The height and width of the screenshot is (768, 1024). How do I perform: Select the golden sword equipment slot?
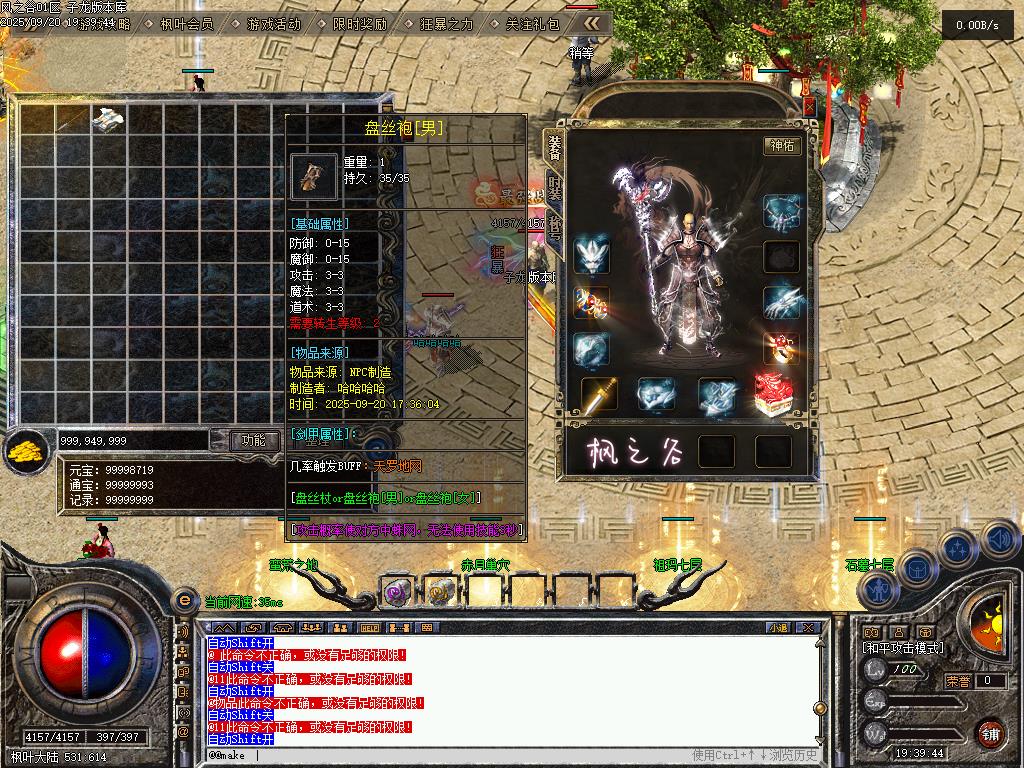[x=600, y=396]
